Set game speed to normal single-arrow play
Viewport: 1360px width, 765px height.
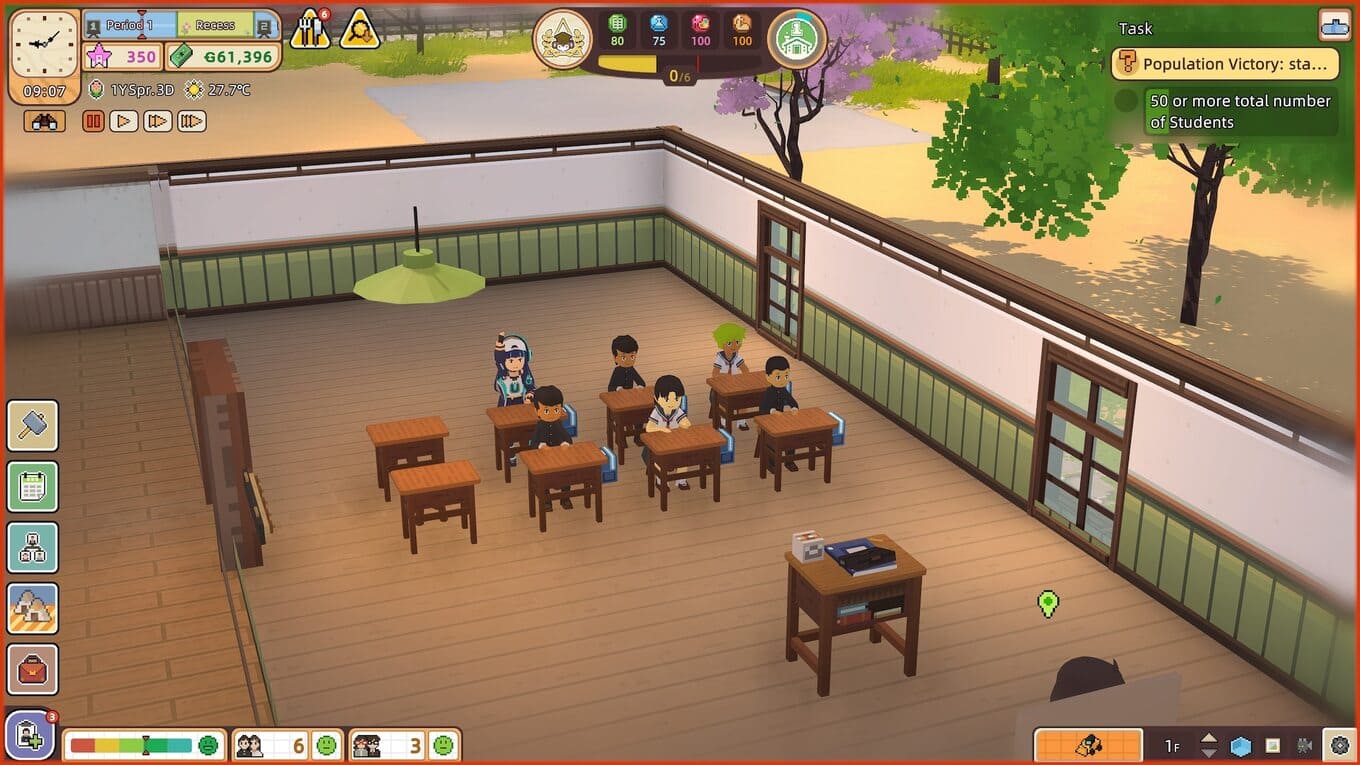124,121
